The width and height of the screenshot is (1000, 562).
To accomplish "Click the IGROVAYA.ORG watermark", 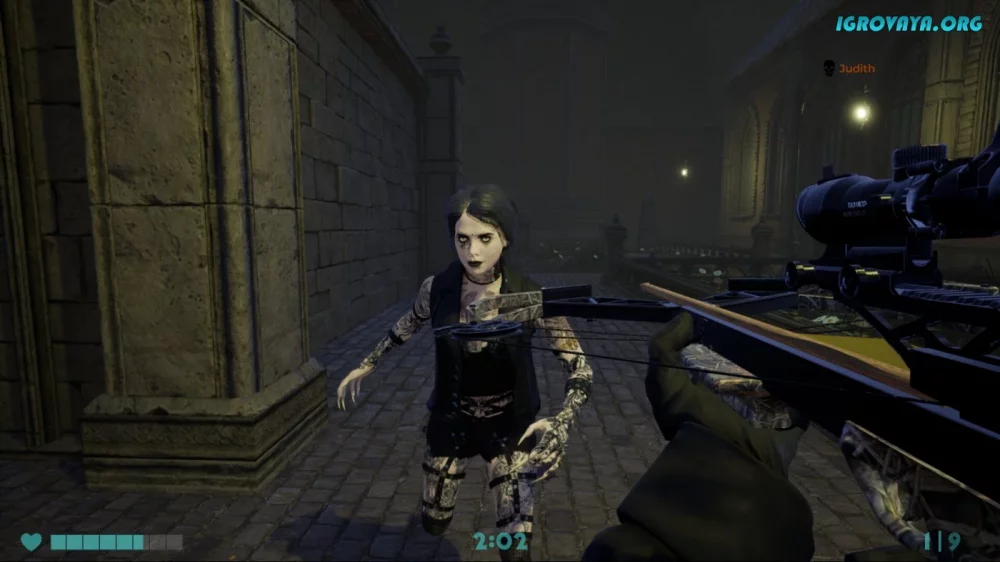I will click(908, 23).
